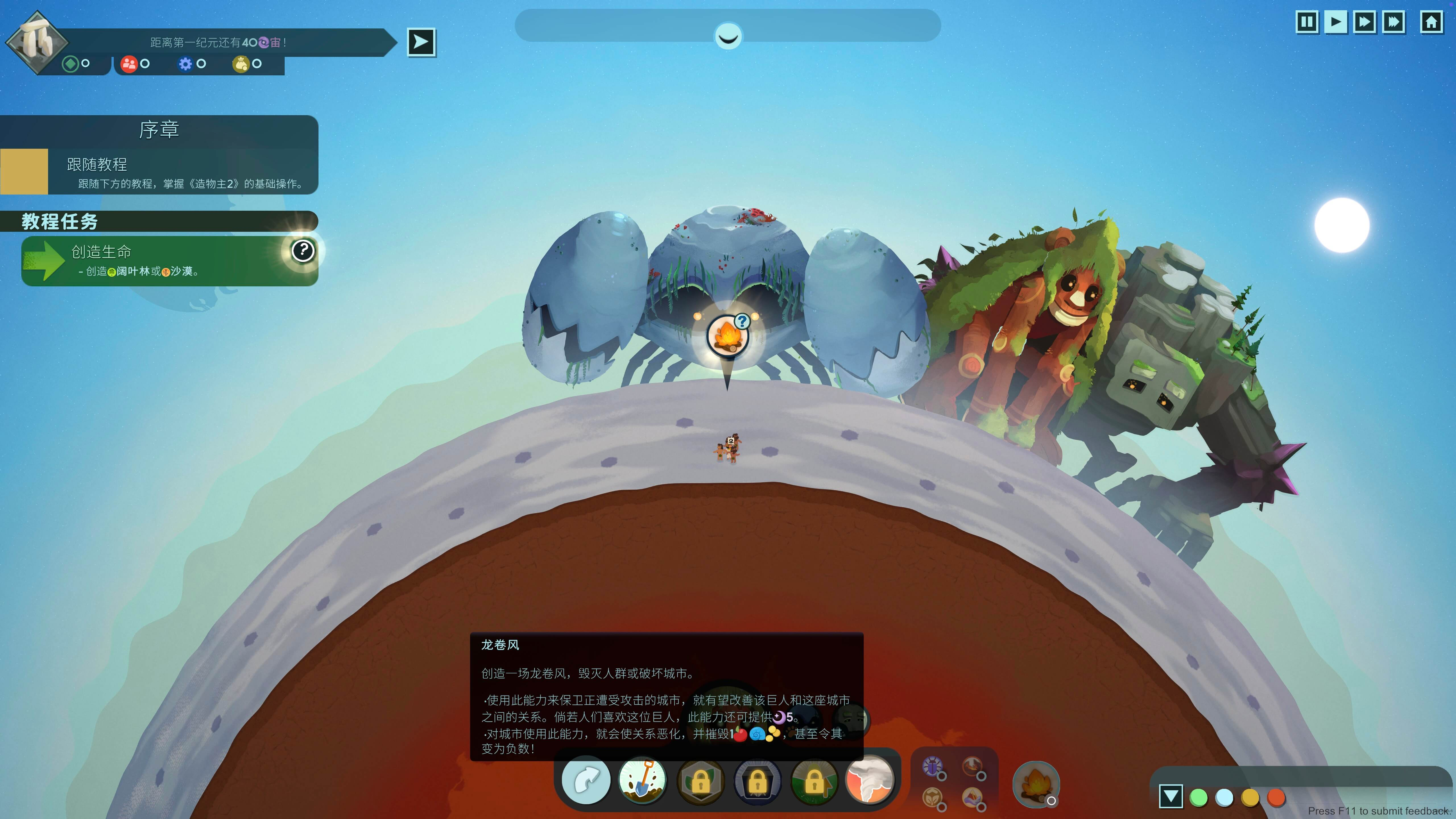The width and height of the screenshot is (1456, 819).
Task: Switch to triple fast-forward speed
Action: (x=1394, y=23)
